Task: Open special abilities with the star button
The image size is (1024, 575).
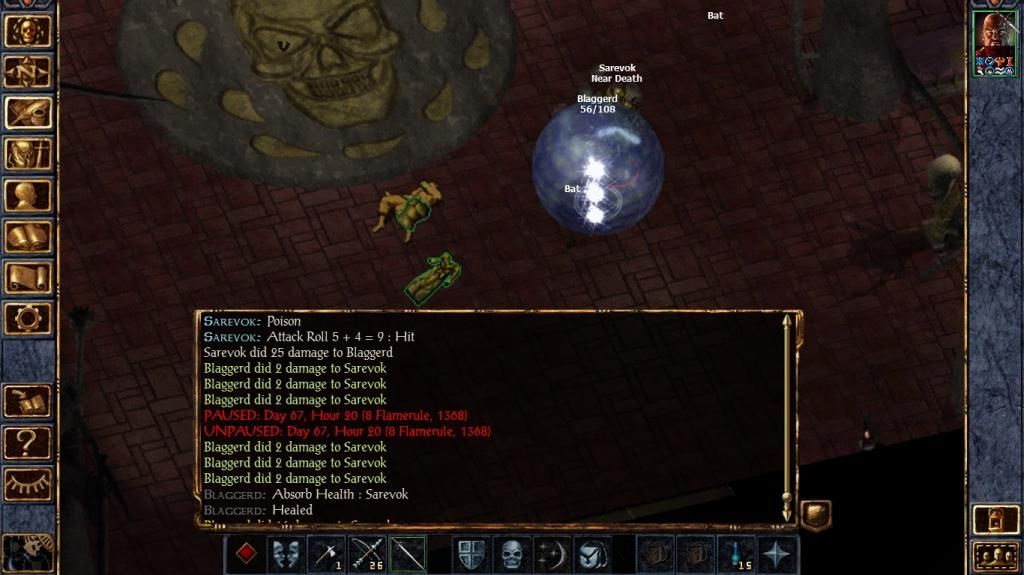Action: [x=779, y=554]
